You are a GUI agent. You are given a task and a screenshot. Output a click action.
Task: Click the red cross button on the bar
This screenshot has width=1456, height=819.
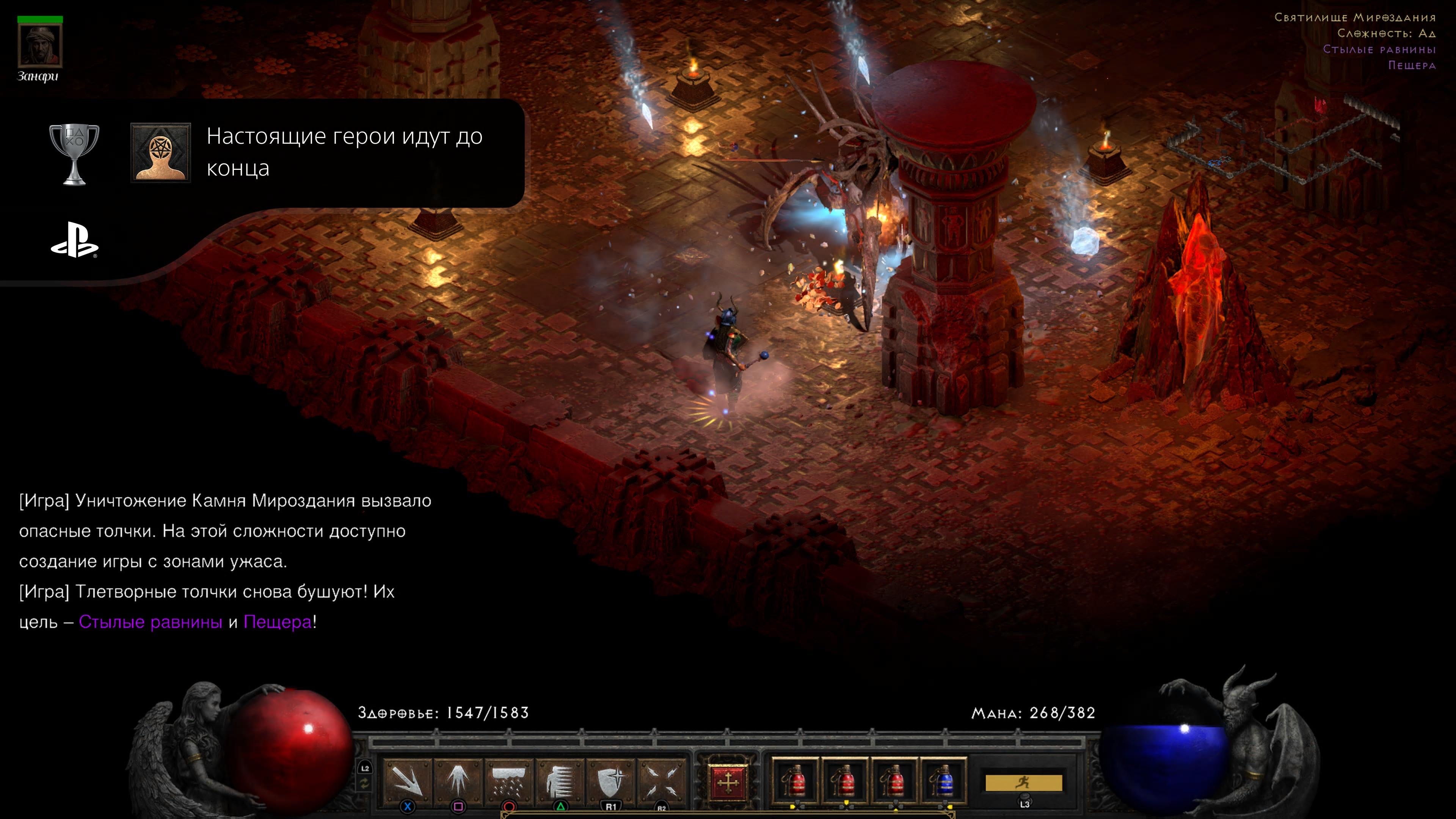728,783
